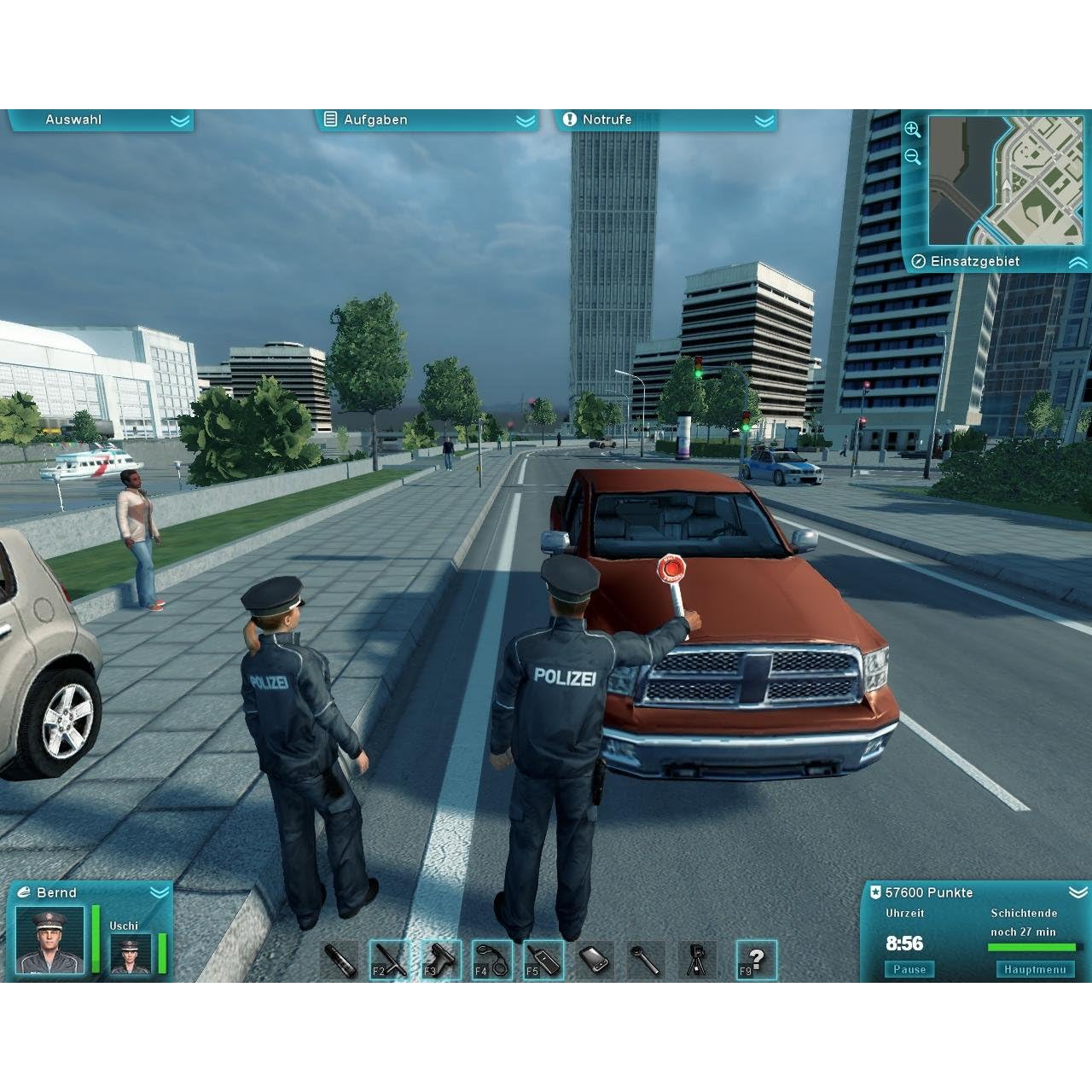
Task: Choose the pistol tool slot
Action: pyautogui.click(x=440, y=961)
